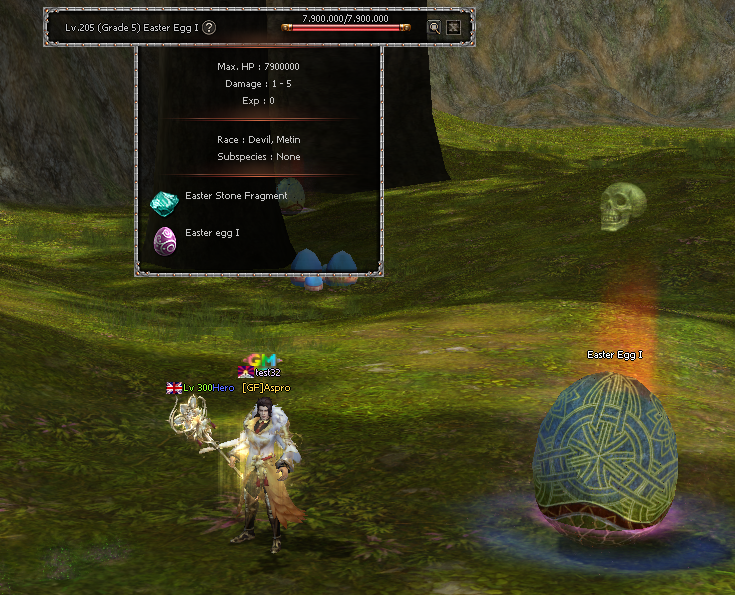Select the Easter egg I drop icon
This screenshot has height=595, width=735.
tap(164, 240)
